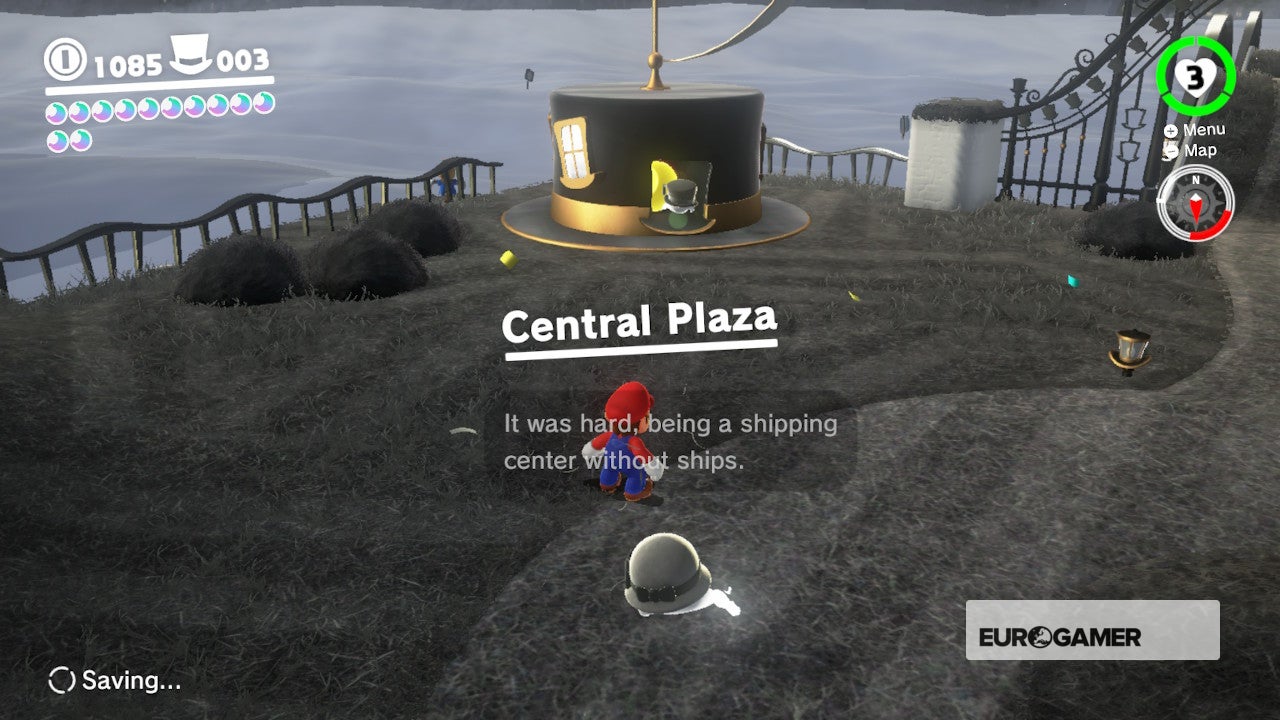
Task: Click the compass rose in the corner
Action: [x=1196, y=204]
